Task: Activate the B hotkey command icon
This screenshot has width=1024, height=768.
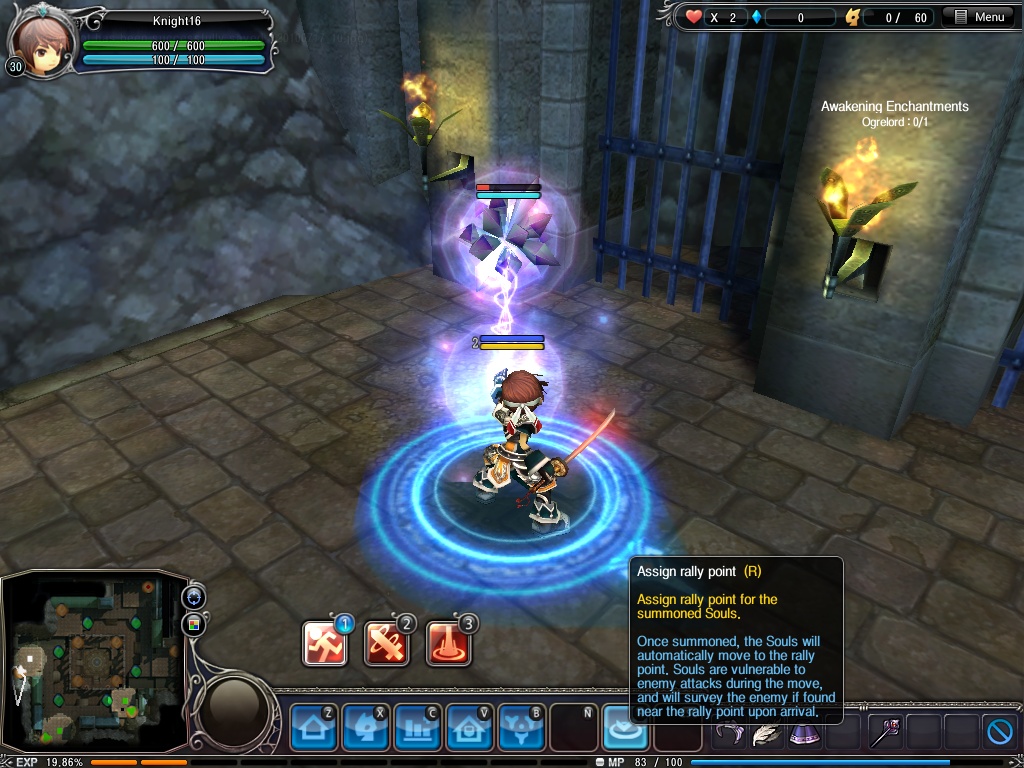Action: pos(521,728)
